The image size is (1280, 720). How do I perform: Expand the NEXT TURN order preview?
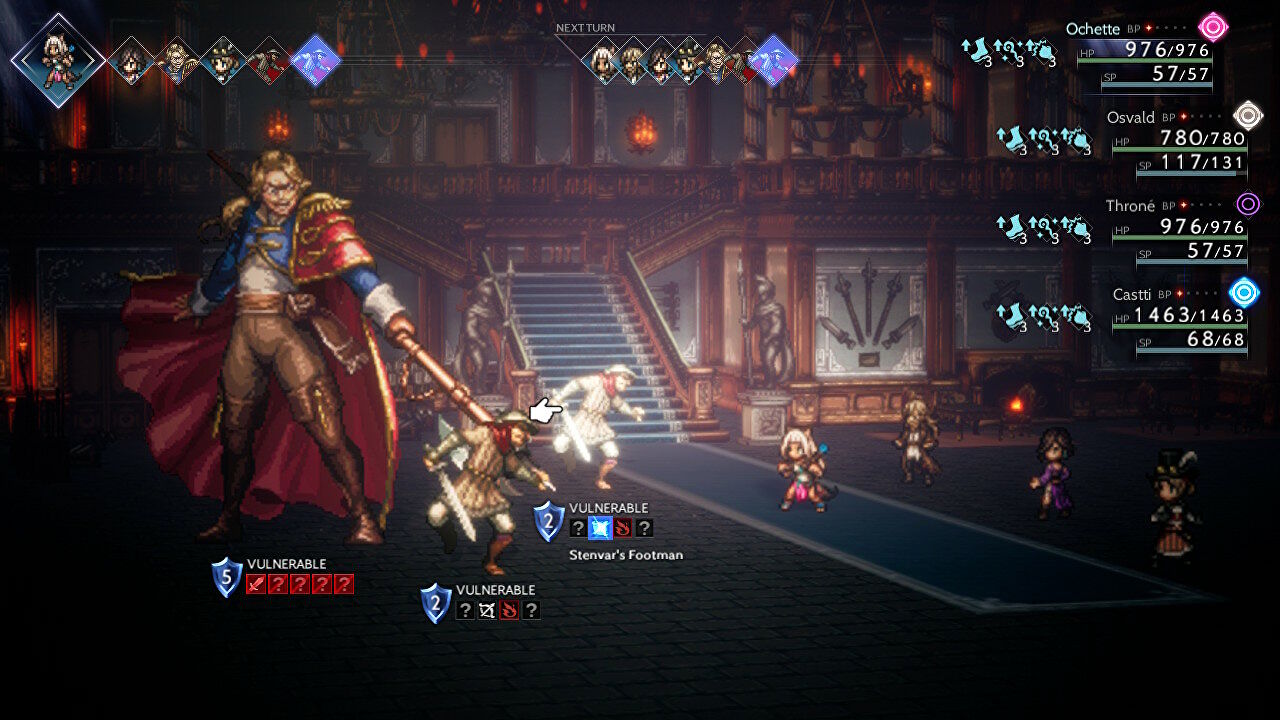(585, 27)
